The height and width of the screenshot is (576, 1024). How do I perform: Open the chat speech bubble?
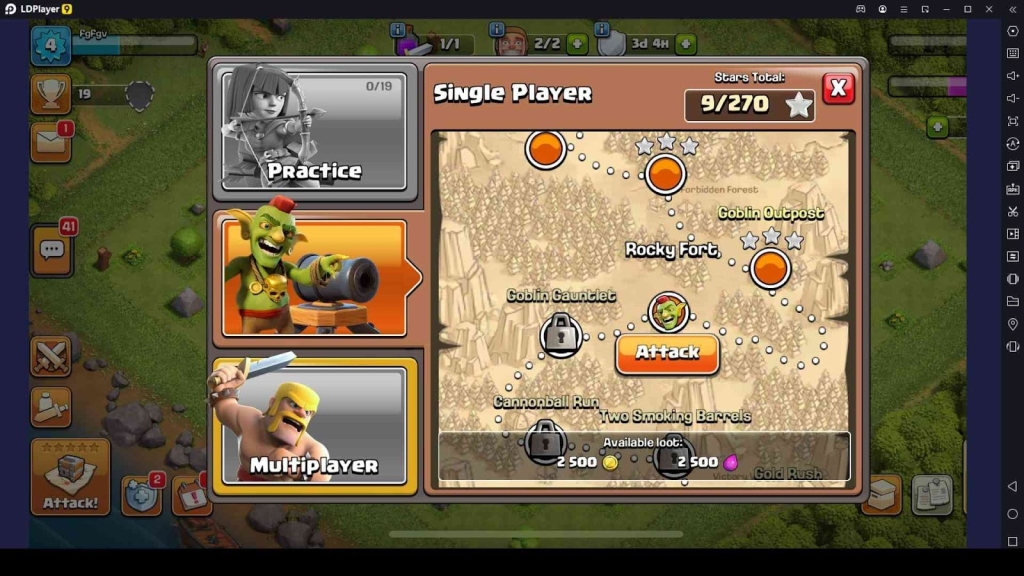52,250
